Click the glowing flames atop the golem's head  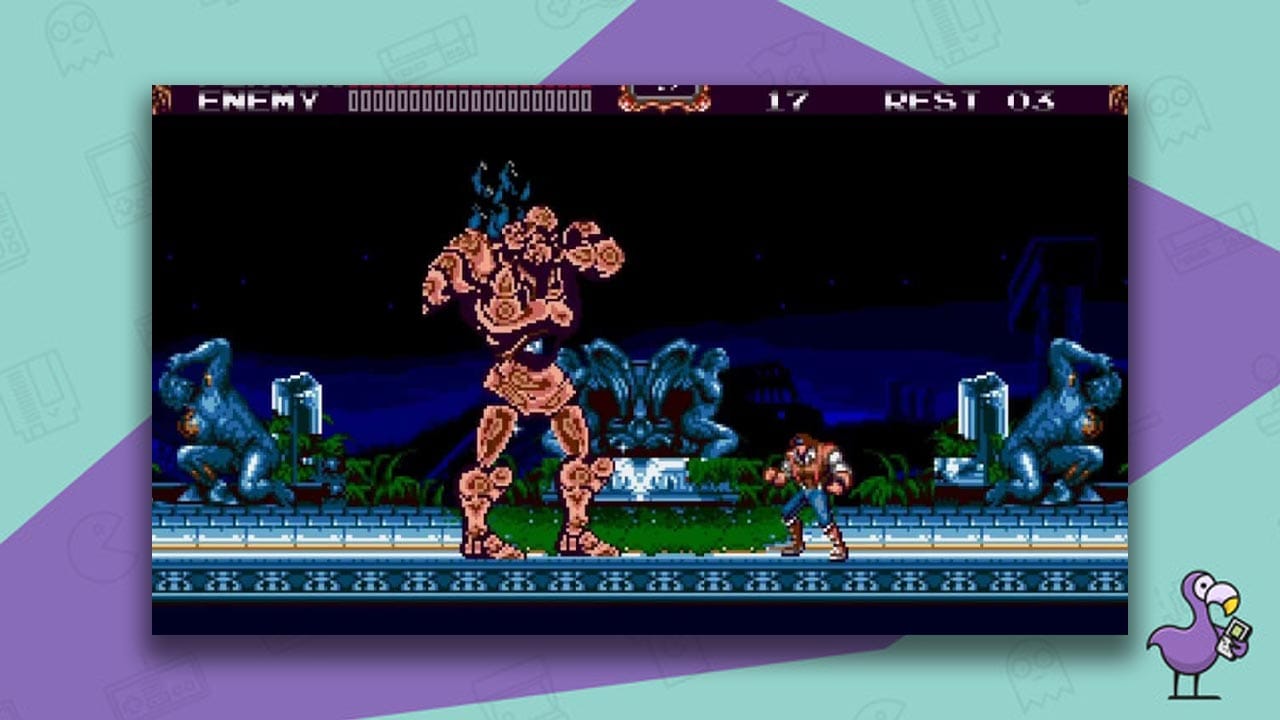pyautogui.click(x=495, y=190)
